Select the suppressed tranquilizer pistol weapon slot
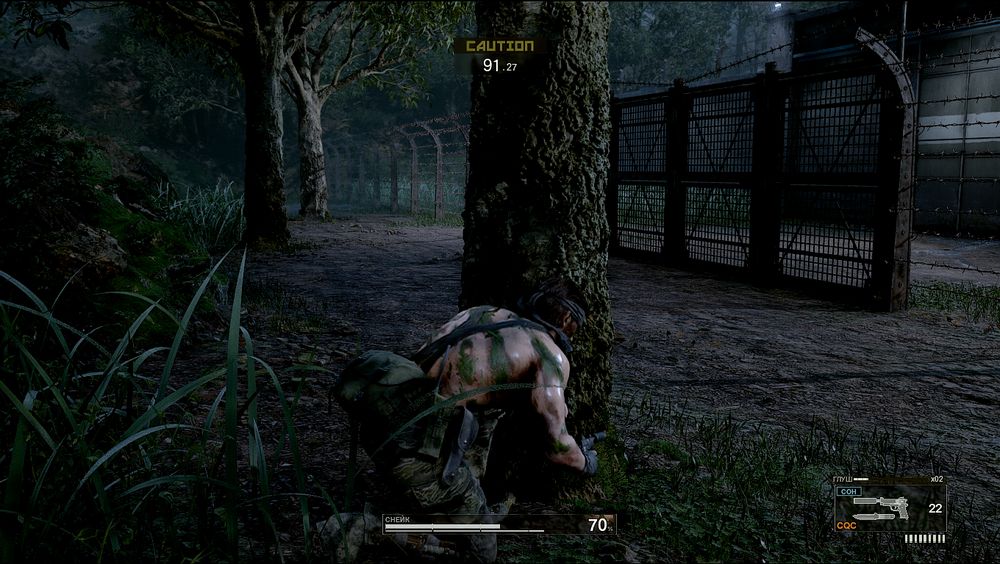This screenshot has width=1000, height=564. point(880,503)
